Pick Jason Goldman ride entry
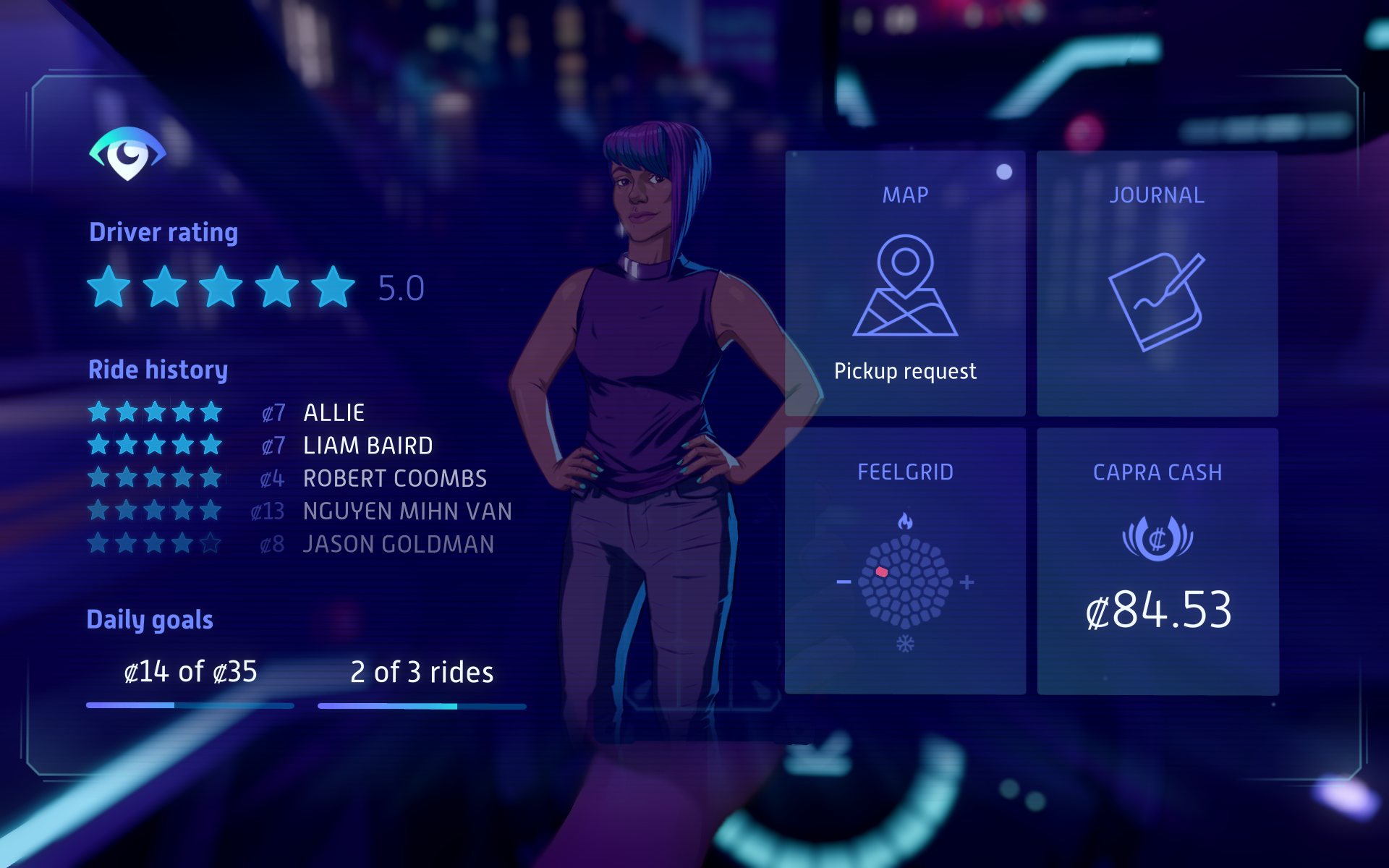Screen dimensions: 1389x868 click(398, 544)
